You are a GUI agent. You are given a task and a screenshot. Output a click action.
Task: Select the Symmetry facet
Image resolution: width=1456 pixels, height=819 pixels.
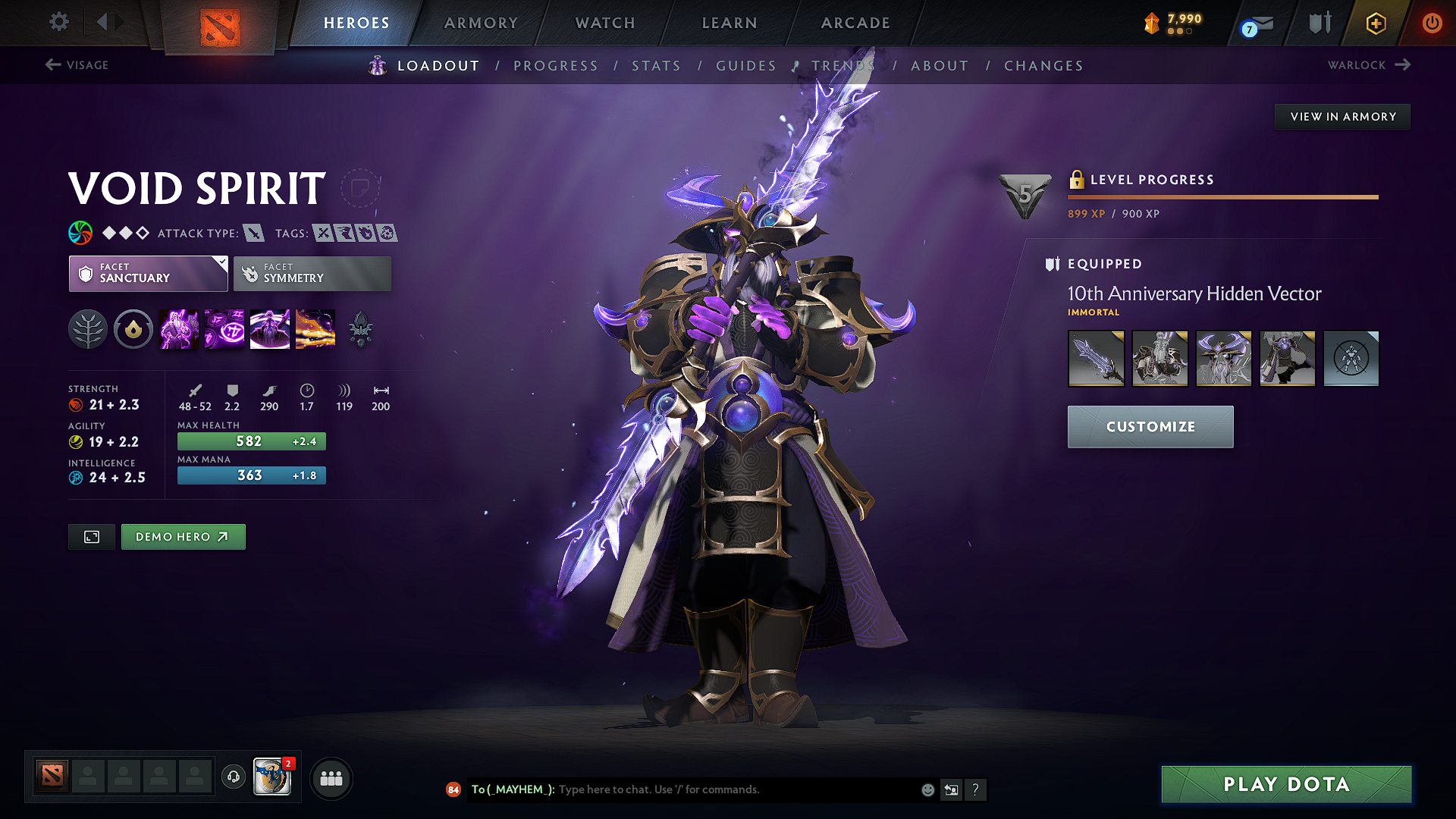(x=312, y=273)
